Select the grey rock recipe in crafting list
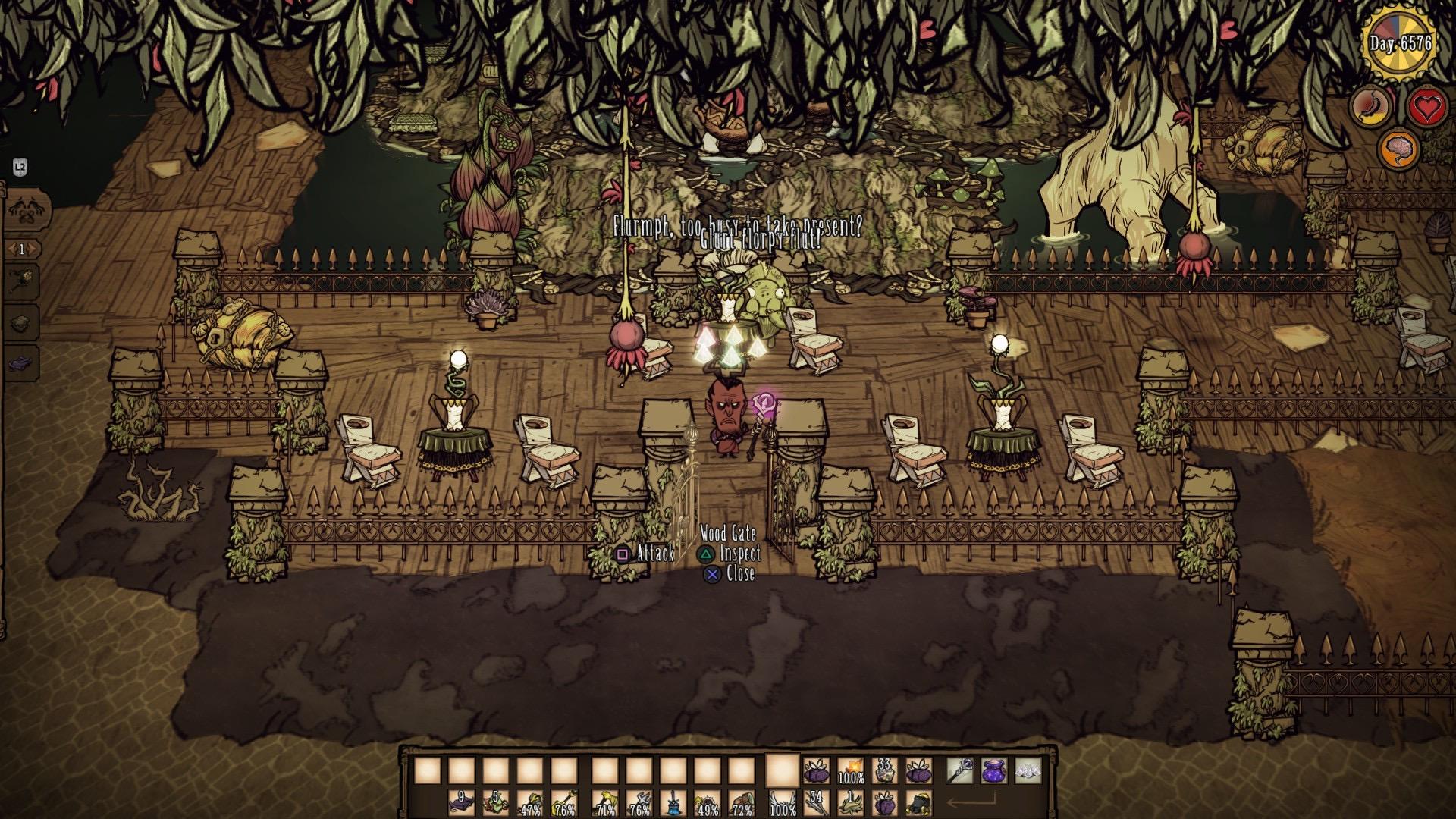The image size is (1456, 819). [x=23, y=321]
